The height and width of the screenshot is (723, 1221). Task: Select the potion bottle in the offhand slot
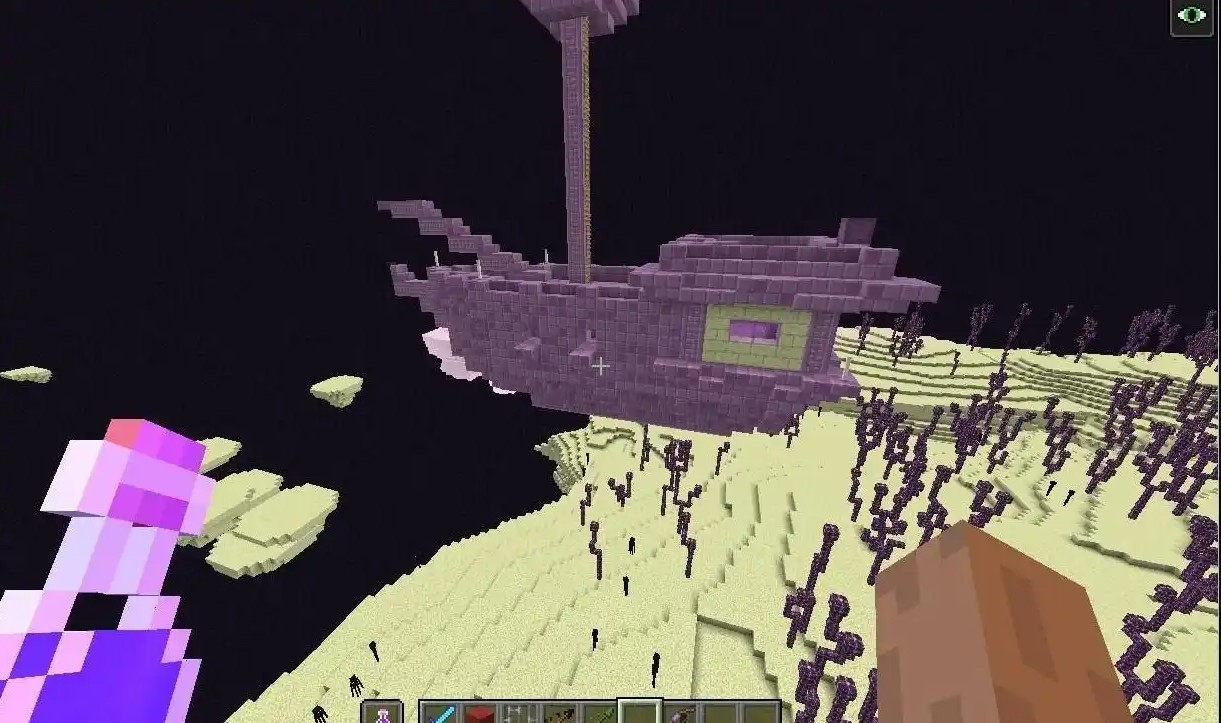(x=382, y=714)
